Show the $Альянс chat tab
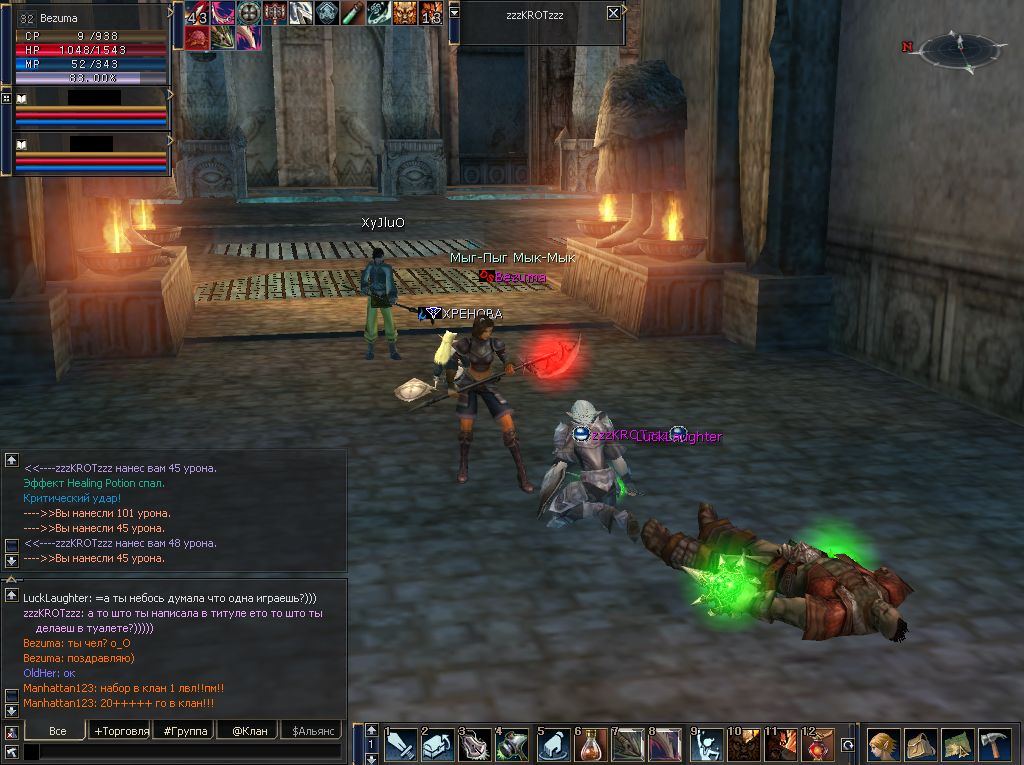This screenshot has width=1024, height=765. [x=311, y=731]
